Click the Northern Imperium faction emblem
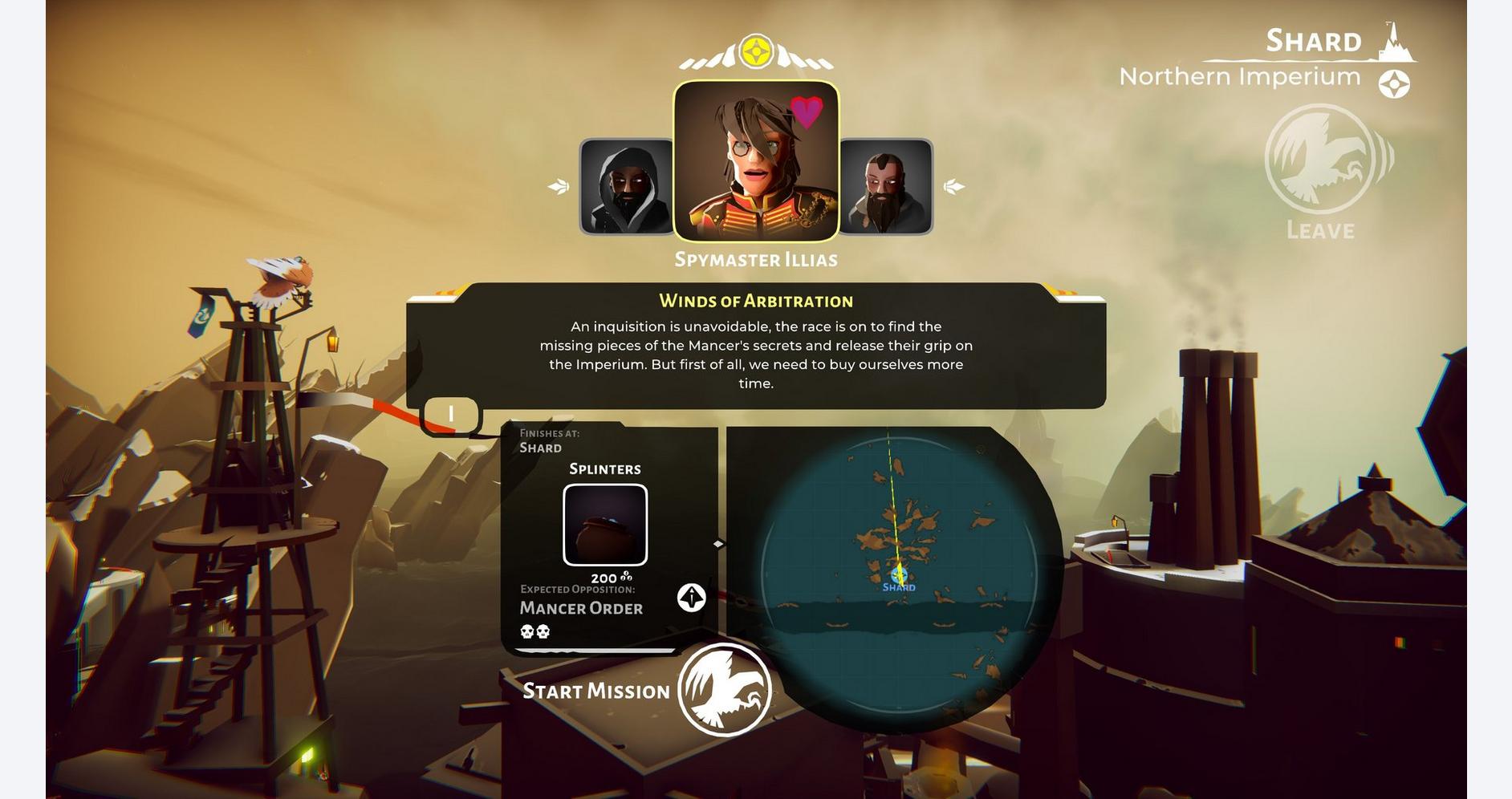 coord(1394,84)
